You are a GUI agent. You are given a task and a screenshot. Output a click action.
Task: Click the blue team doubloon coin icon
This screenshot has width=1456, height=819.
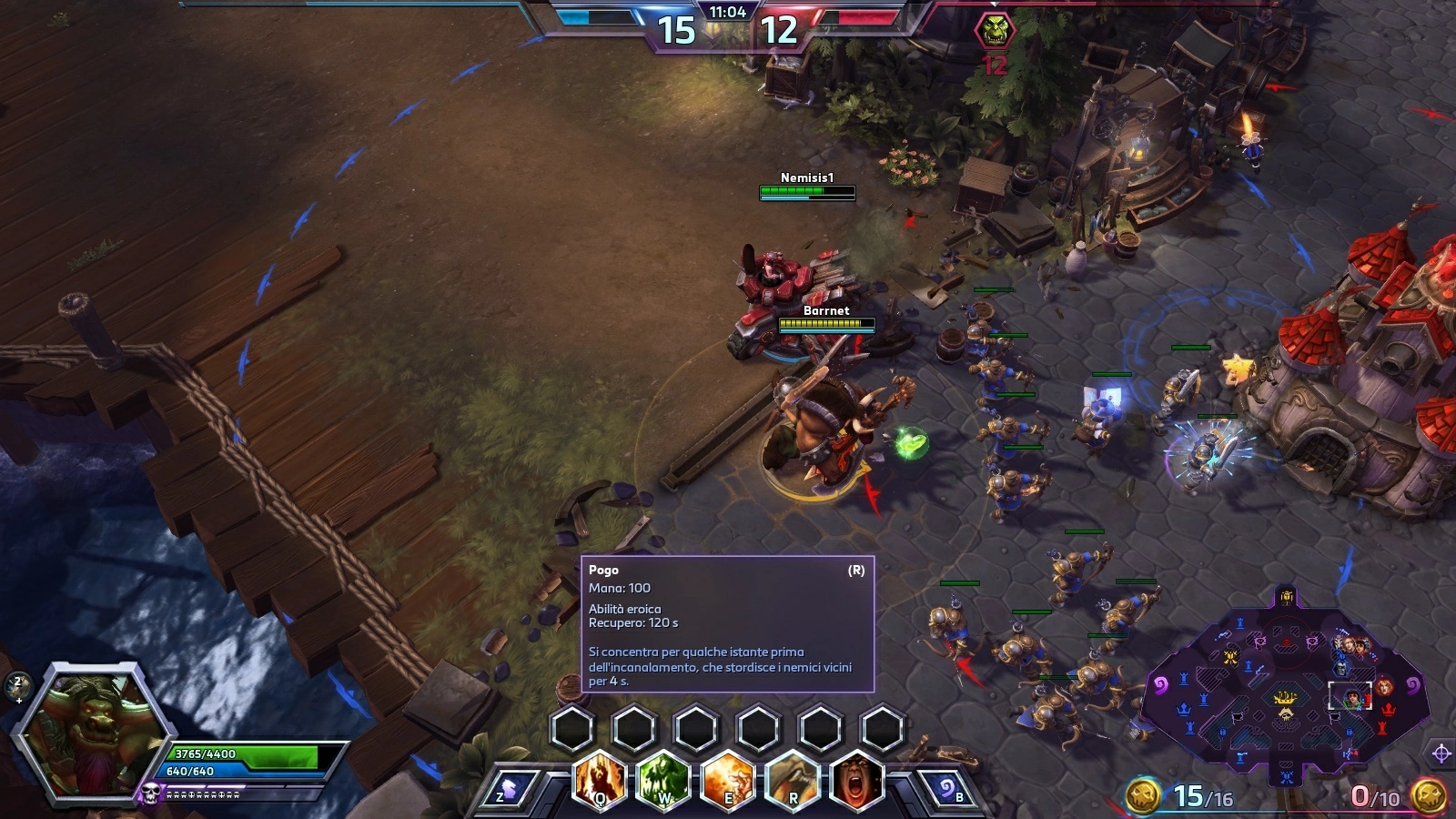[1143, 796]
